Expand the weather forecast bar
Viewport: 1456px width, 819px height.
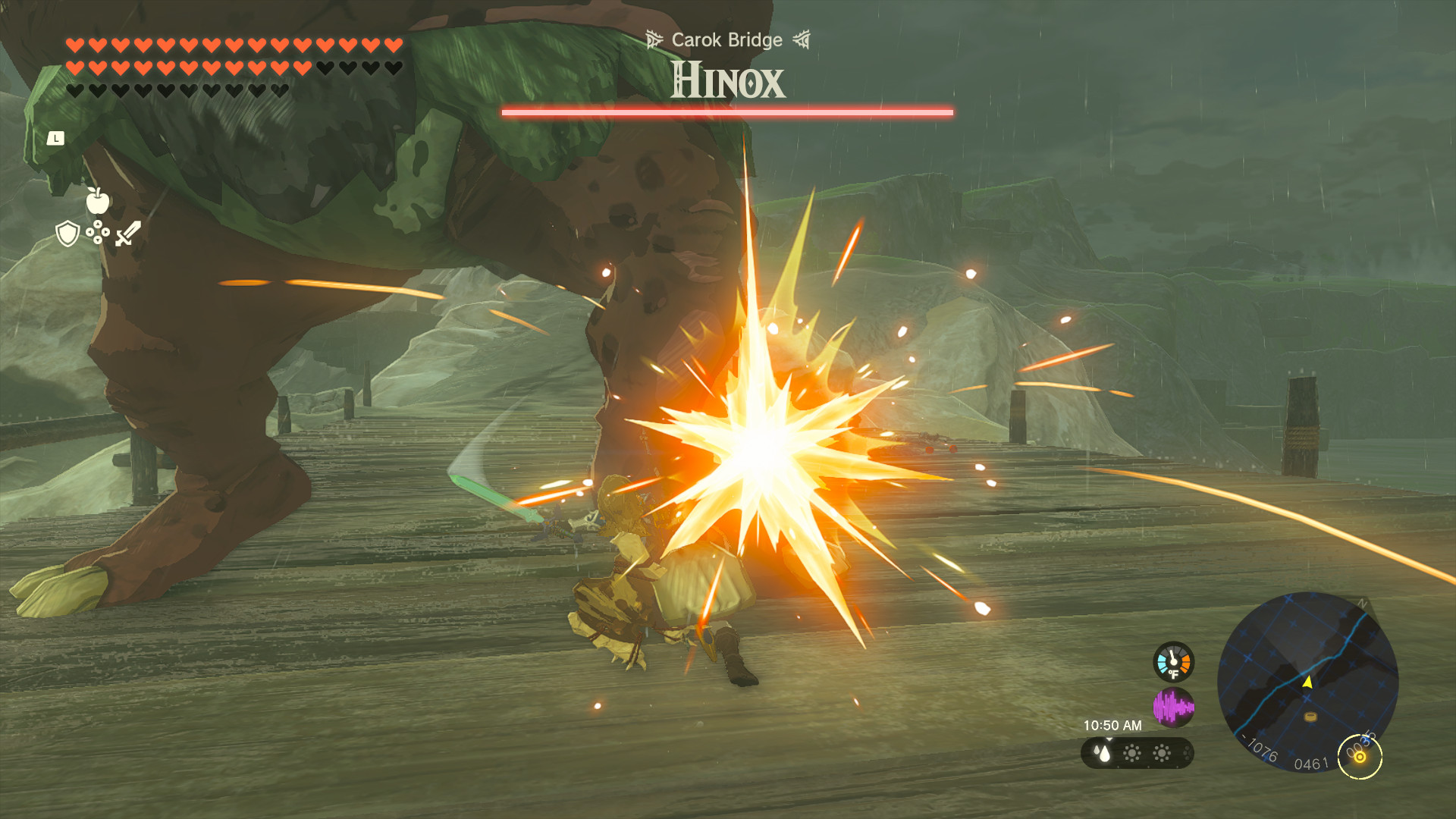point(1137,754)
